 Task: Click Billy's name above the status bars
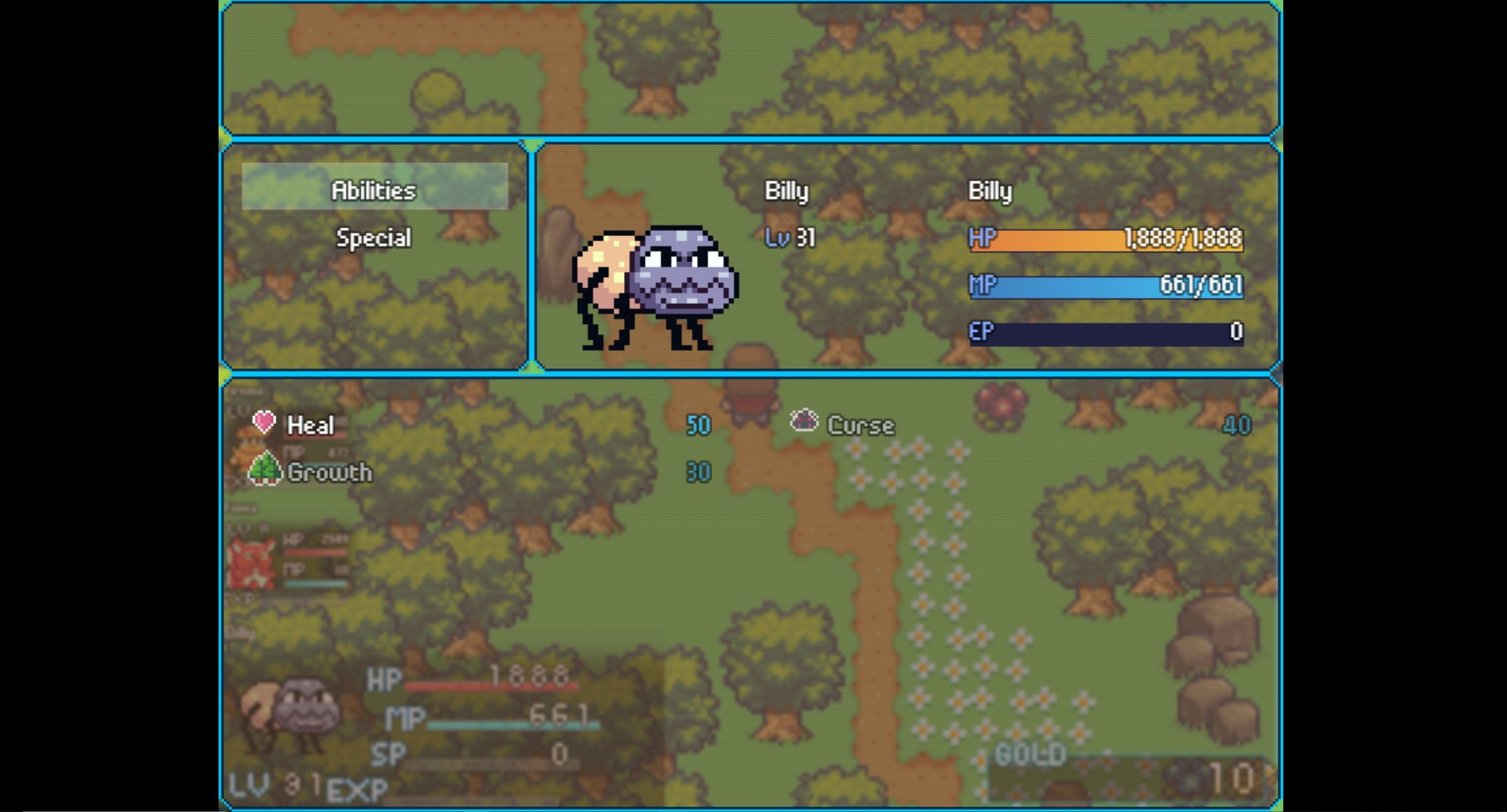(x=989, y=191)
